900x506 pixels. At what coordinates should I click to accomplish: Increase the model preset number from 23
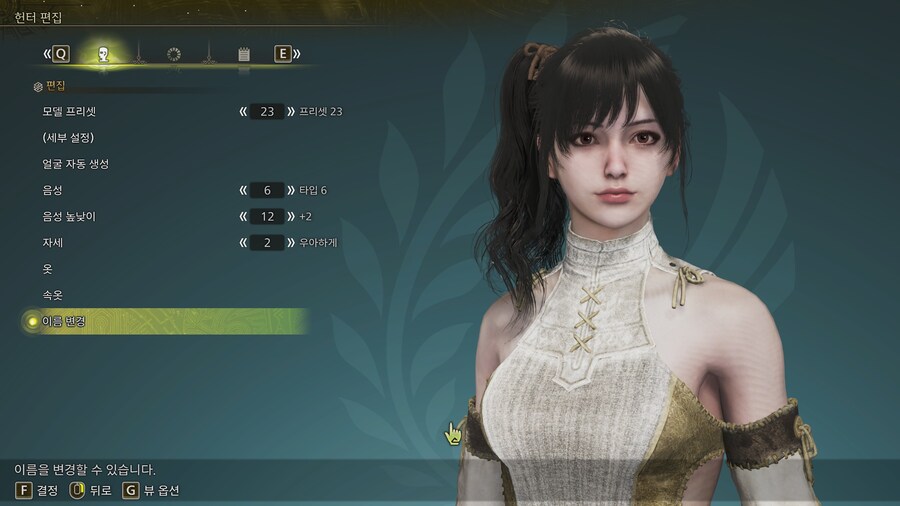(290, 112)
